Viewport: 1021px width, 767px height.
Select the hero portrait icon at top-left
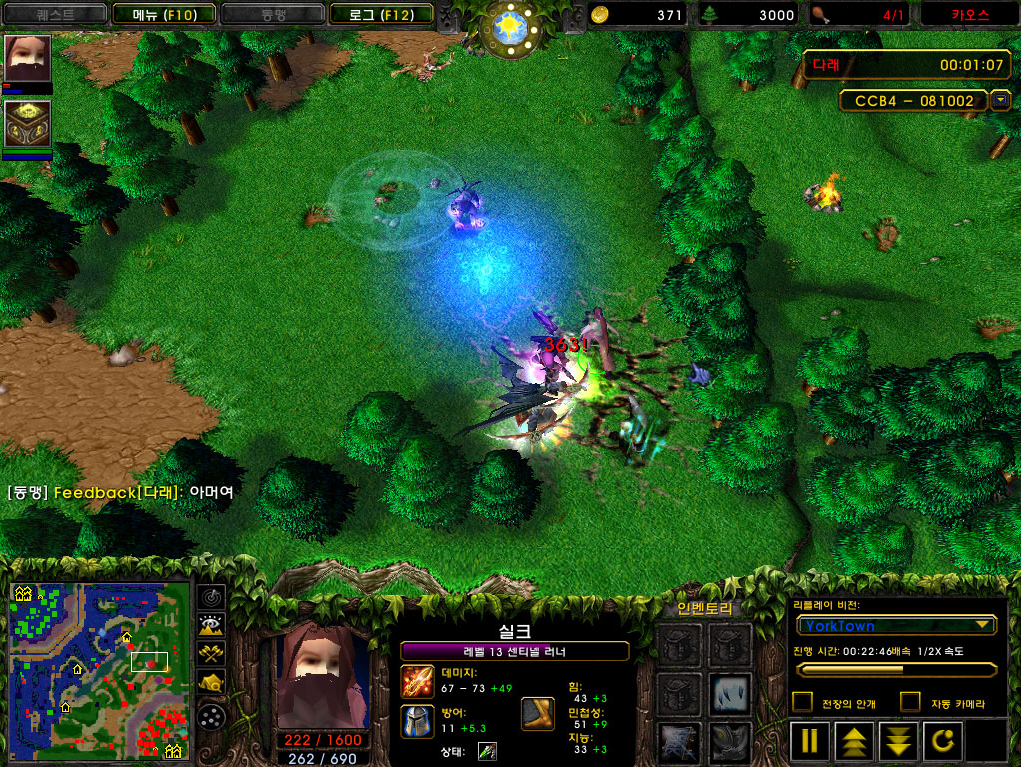click(x=27, y=58)
